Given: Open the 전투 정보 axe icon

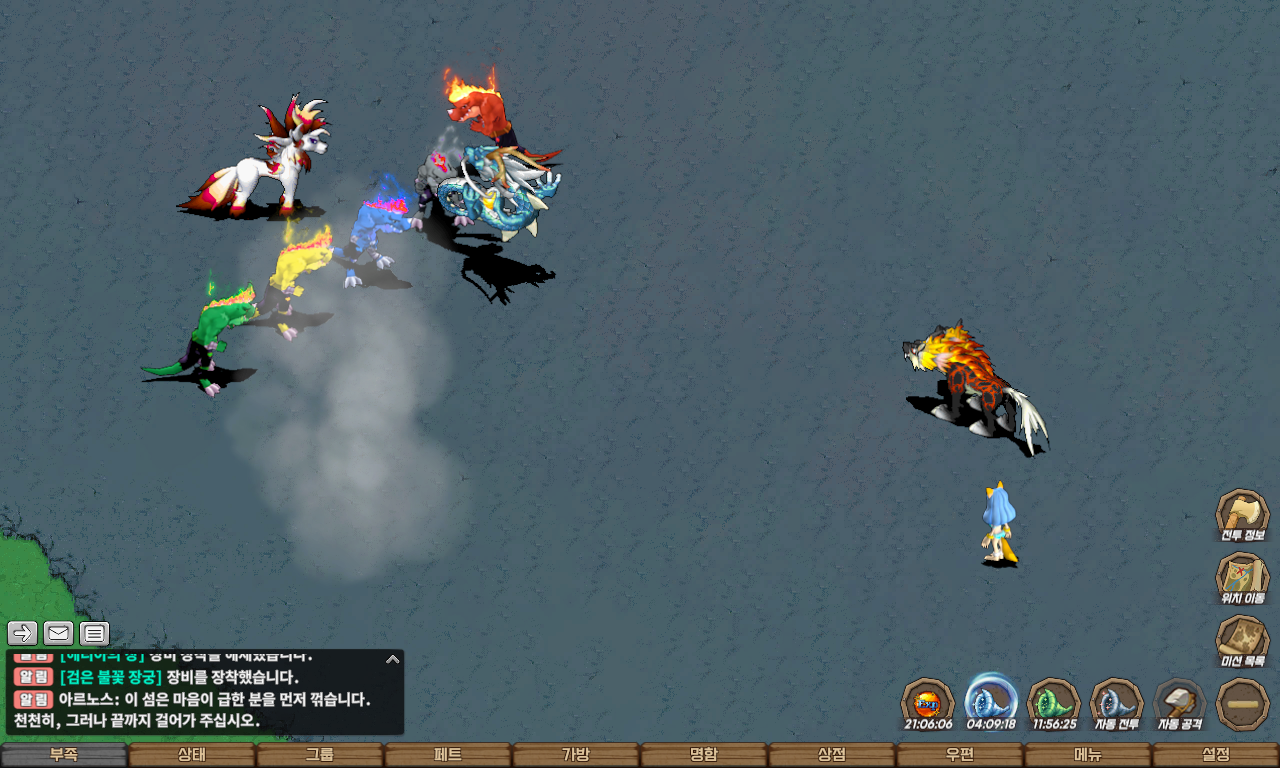Looking at the screenshot, I should [1242, 515].
